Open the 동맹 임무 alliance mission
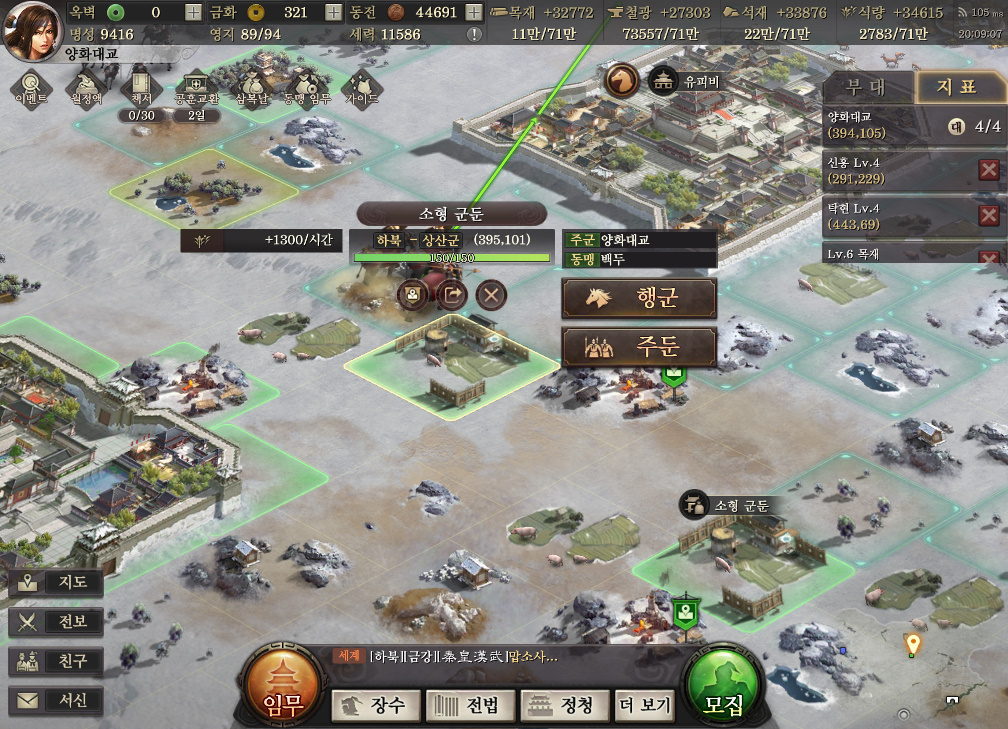This screenshot has height=729, width=1008. tap(307, 86)
